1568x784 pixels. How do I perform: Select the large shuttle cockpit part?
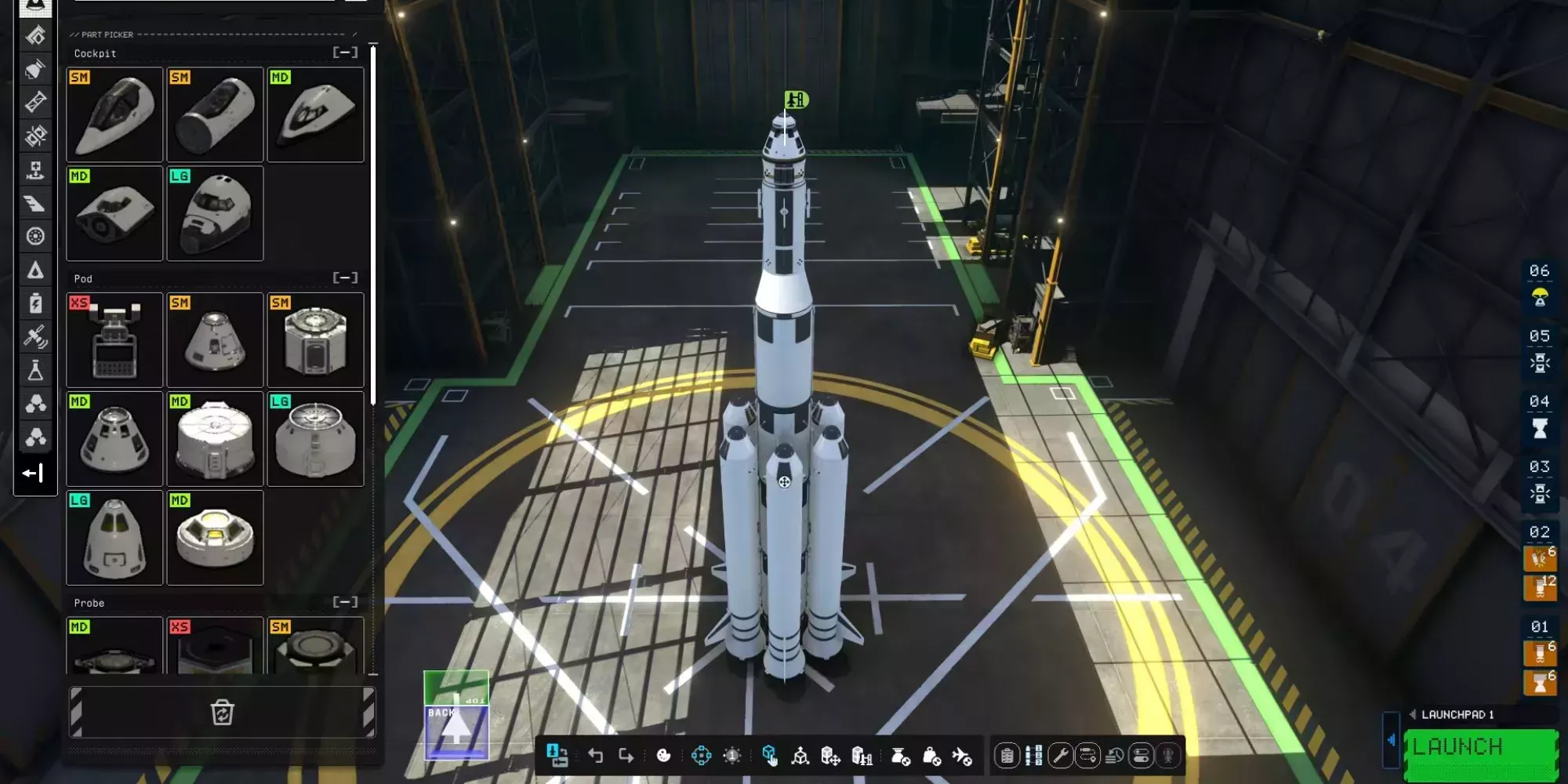(x=215, y=213)
